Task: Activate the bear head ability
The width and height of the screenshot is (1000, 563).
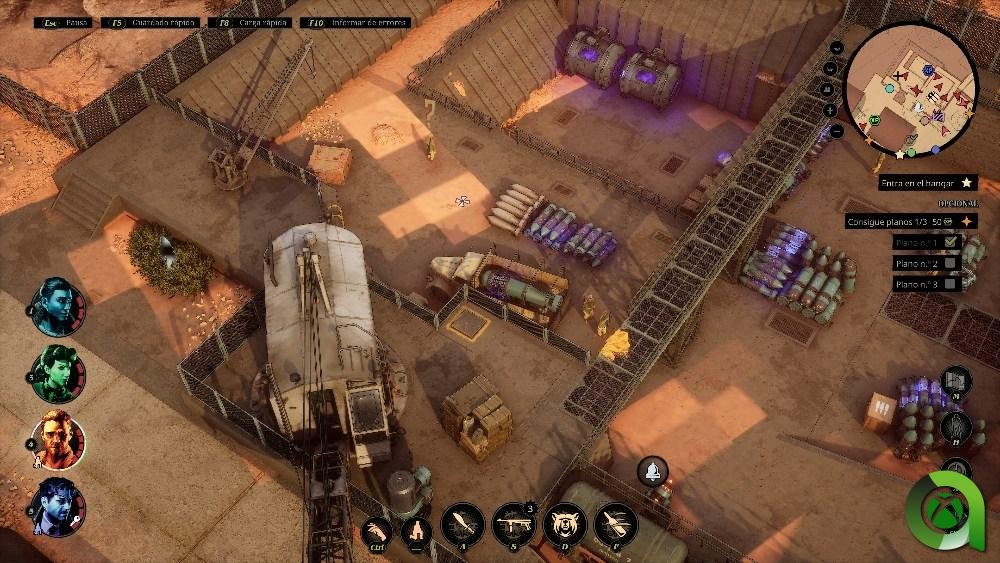Action: tap(565, 524)
